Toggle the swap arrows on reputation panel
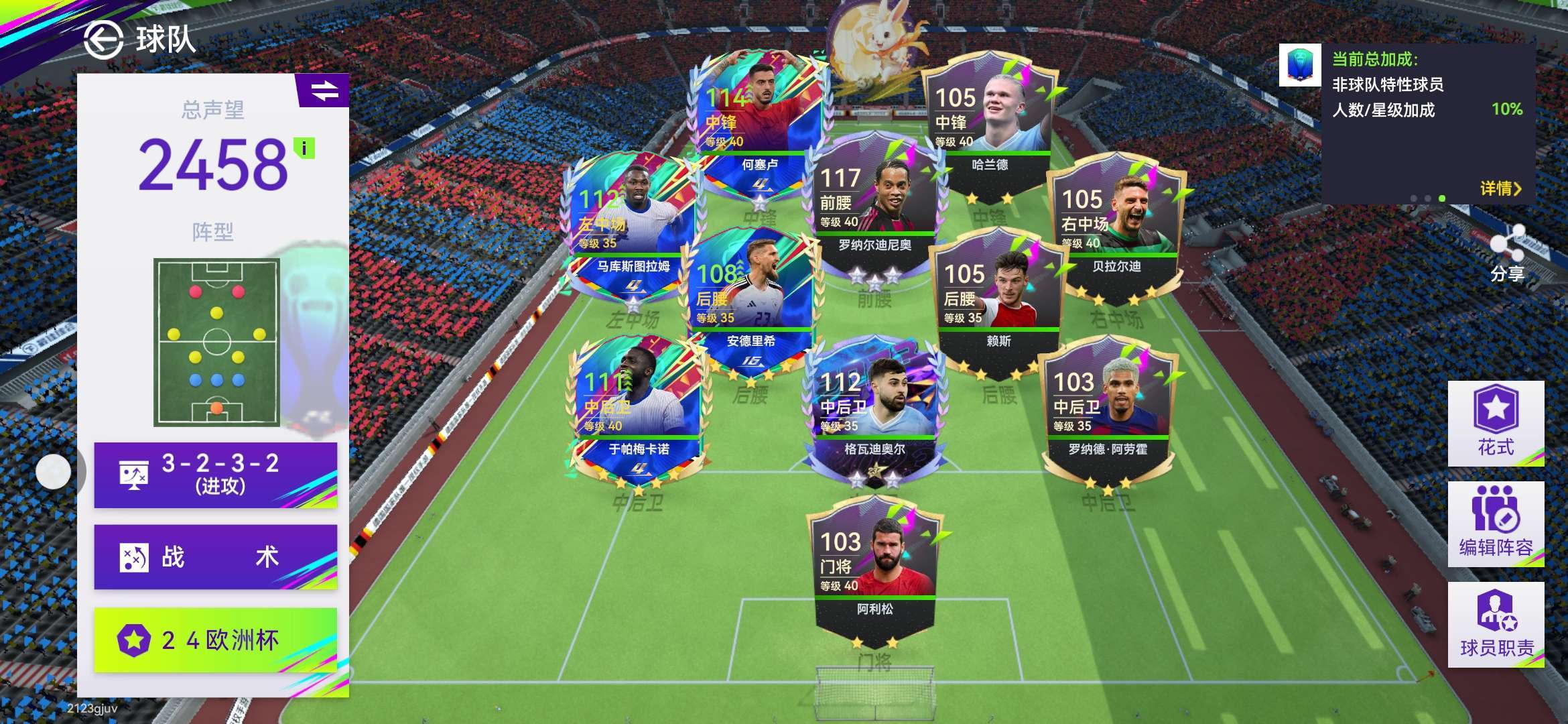 click(324, 90)
